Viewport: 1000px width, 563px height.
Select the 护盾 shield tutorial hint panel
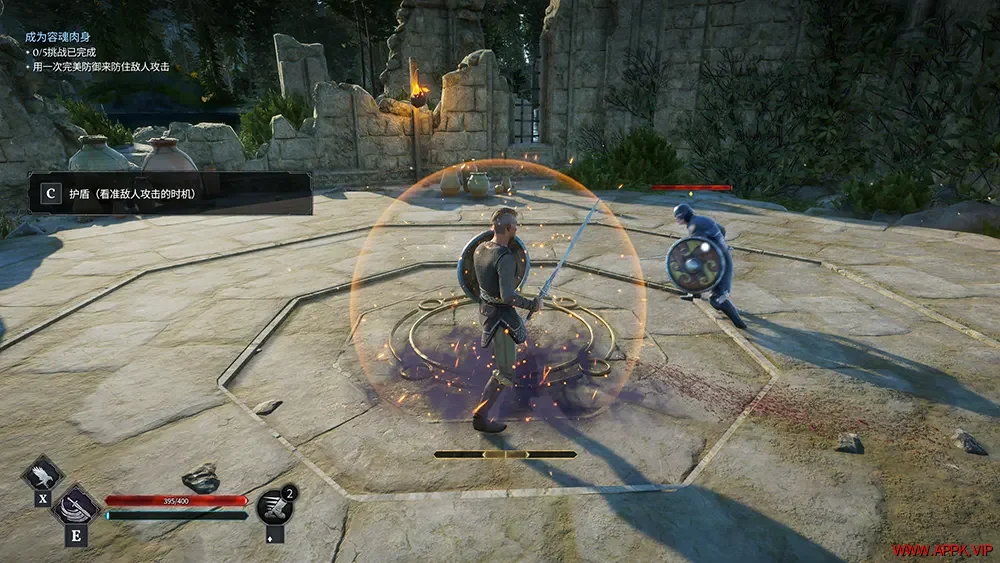pyautogui.click(x=170, y=193)
